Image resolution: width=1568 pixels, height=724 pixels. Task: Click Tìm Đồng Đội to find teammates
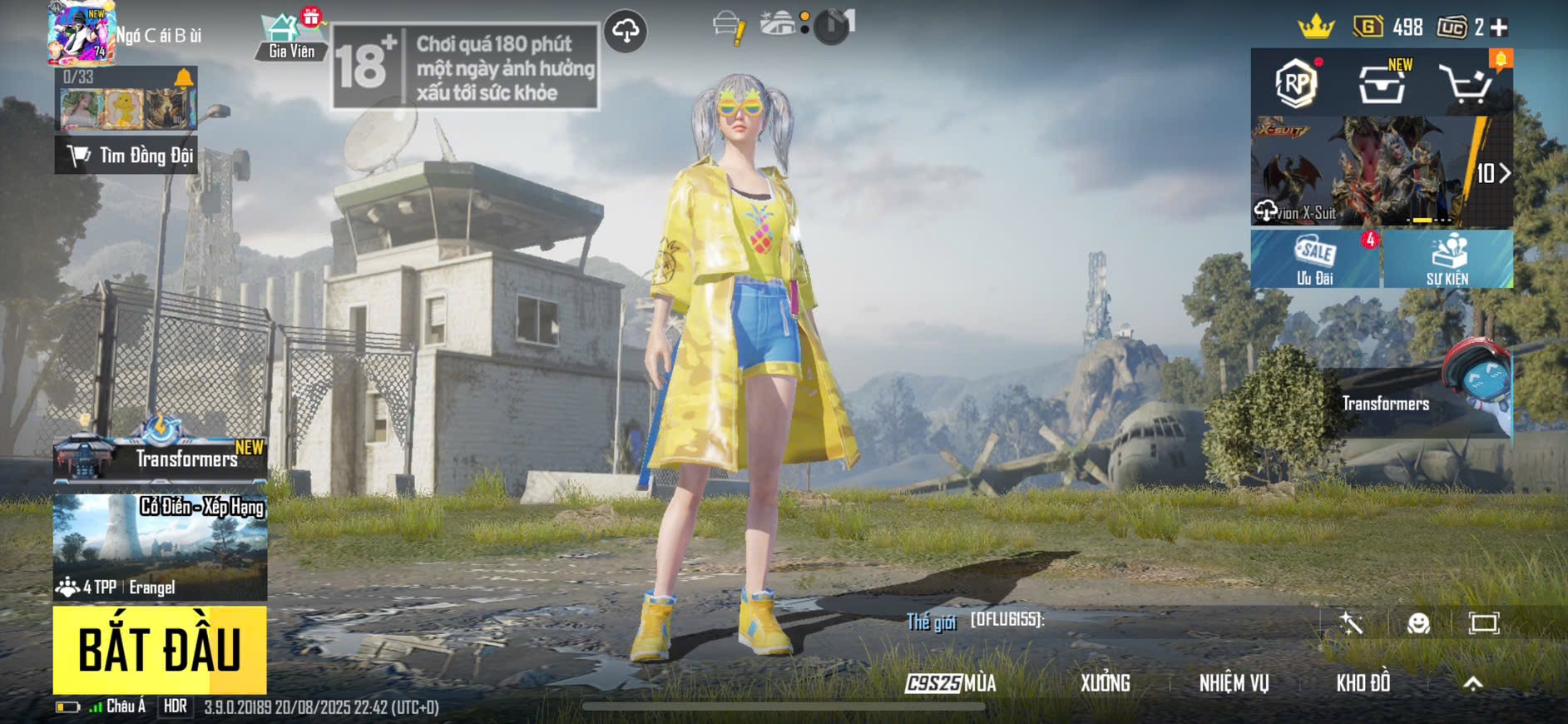(x=126, y=156)
